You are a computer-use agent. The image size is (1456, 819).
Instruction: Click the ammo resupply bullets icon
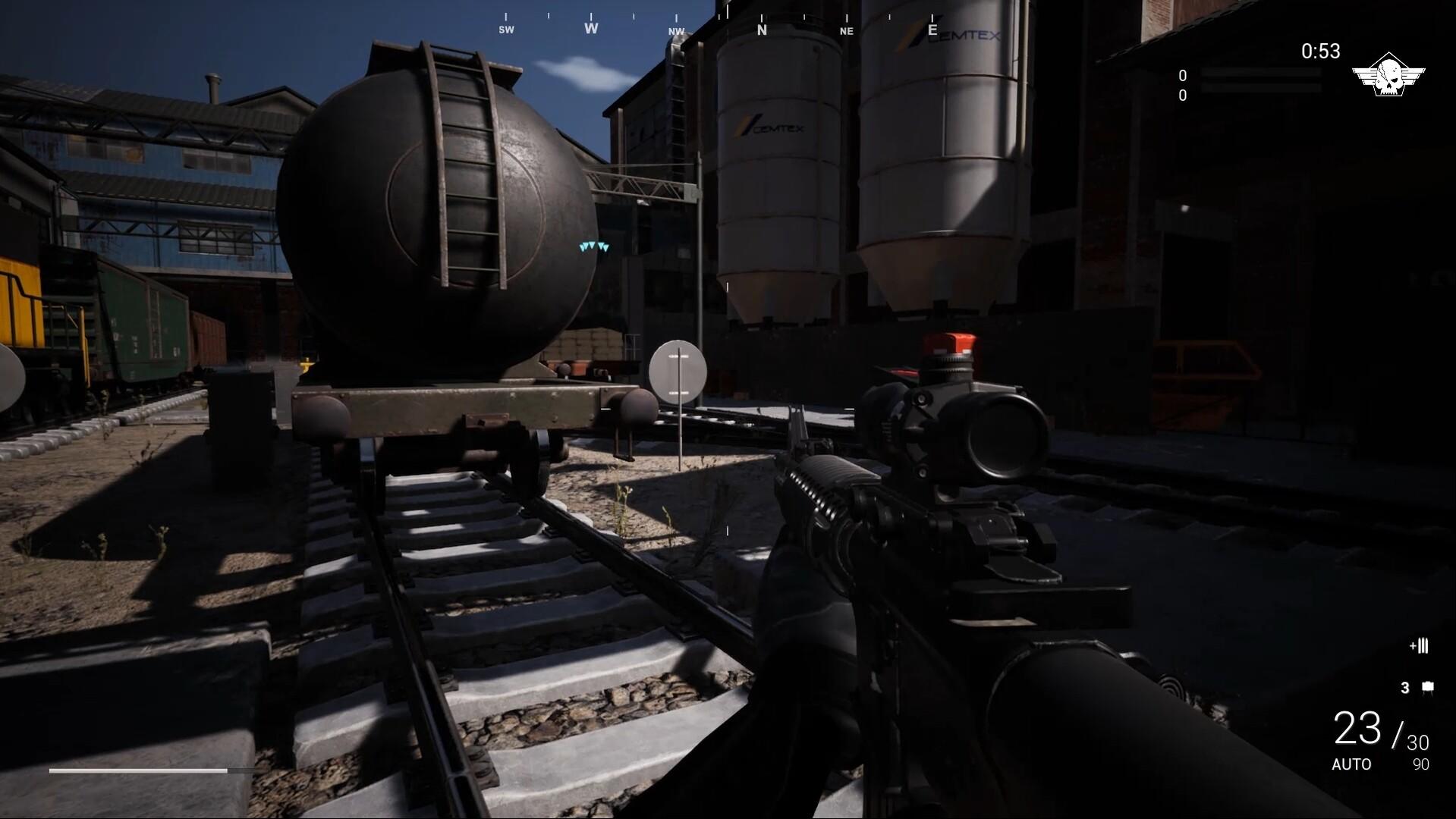[1418, 646]
